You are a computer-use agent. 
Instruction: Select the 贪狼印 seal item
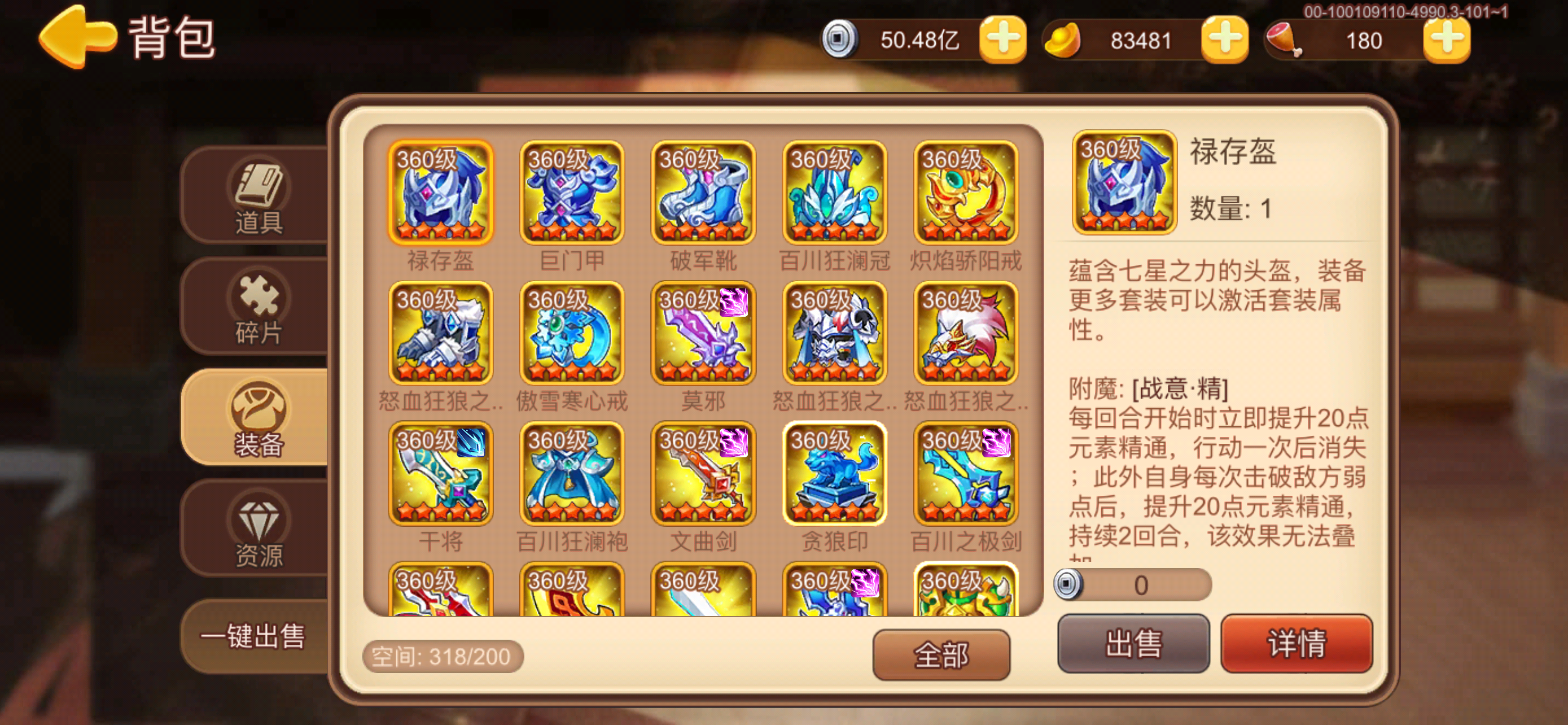click(x=835, y=475)
